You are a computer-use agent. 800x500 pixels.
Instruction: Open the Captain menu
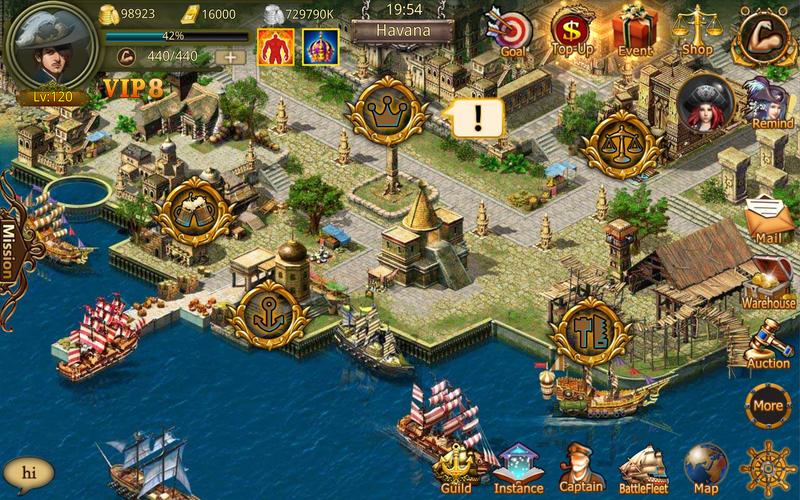click(x=581, y=467)
